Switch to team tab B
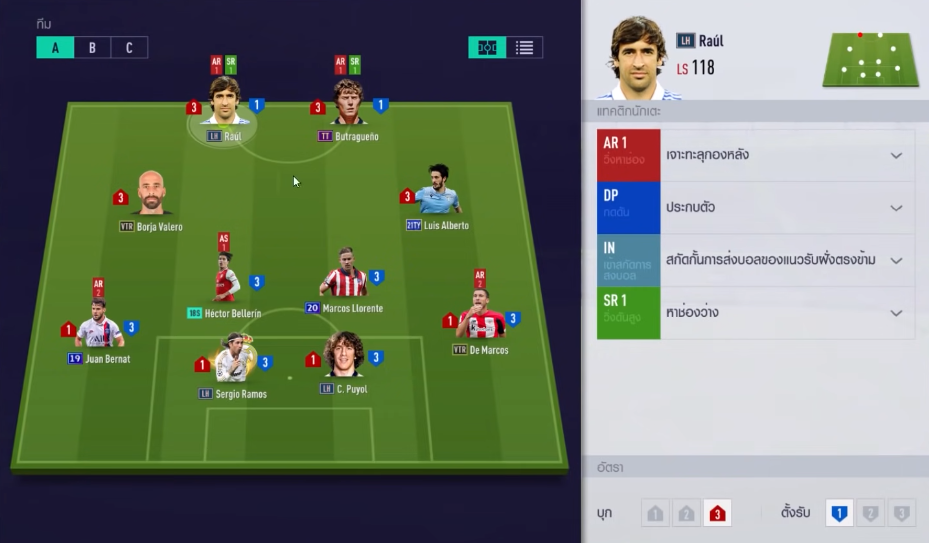The height and width of the screenshot is (543, 929). click(x=92, y=47)
